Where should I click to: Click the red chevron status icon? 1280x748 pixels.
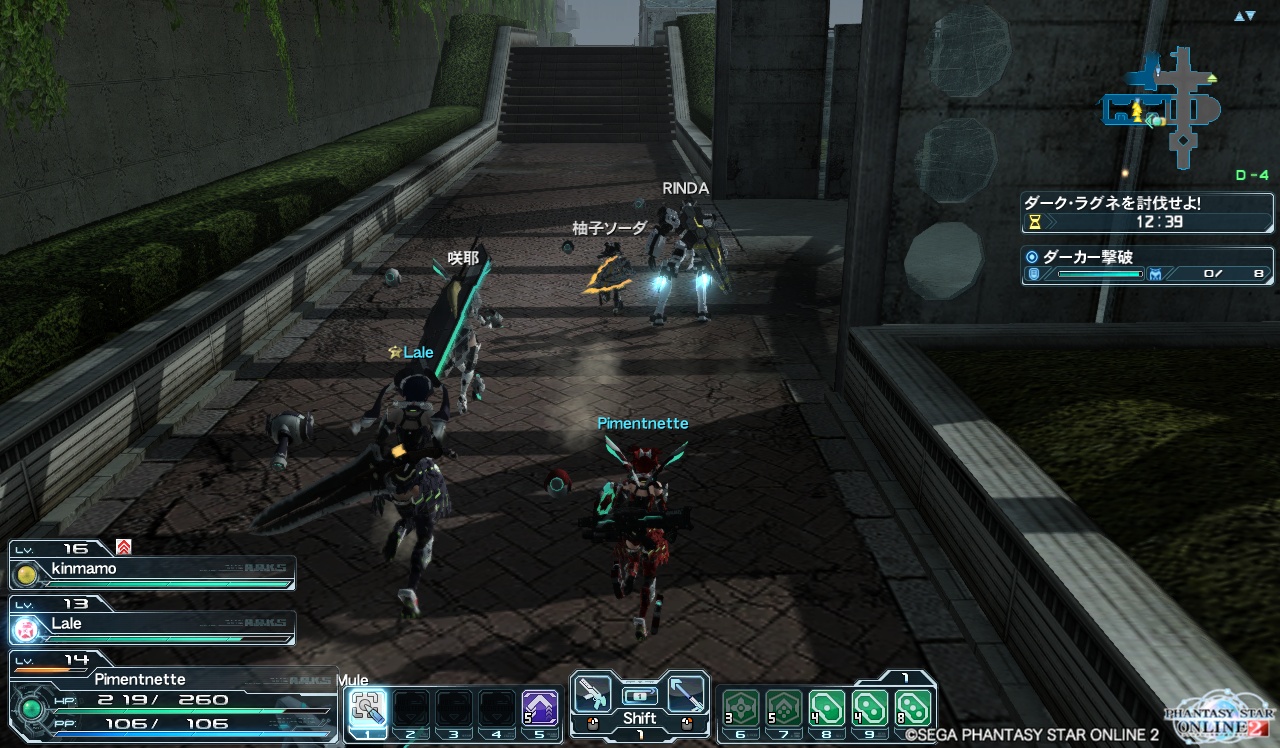click(x=124, y=546)
